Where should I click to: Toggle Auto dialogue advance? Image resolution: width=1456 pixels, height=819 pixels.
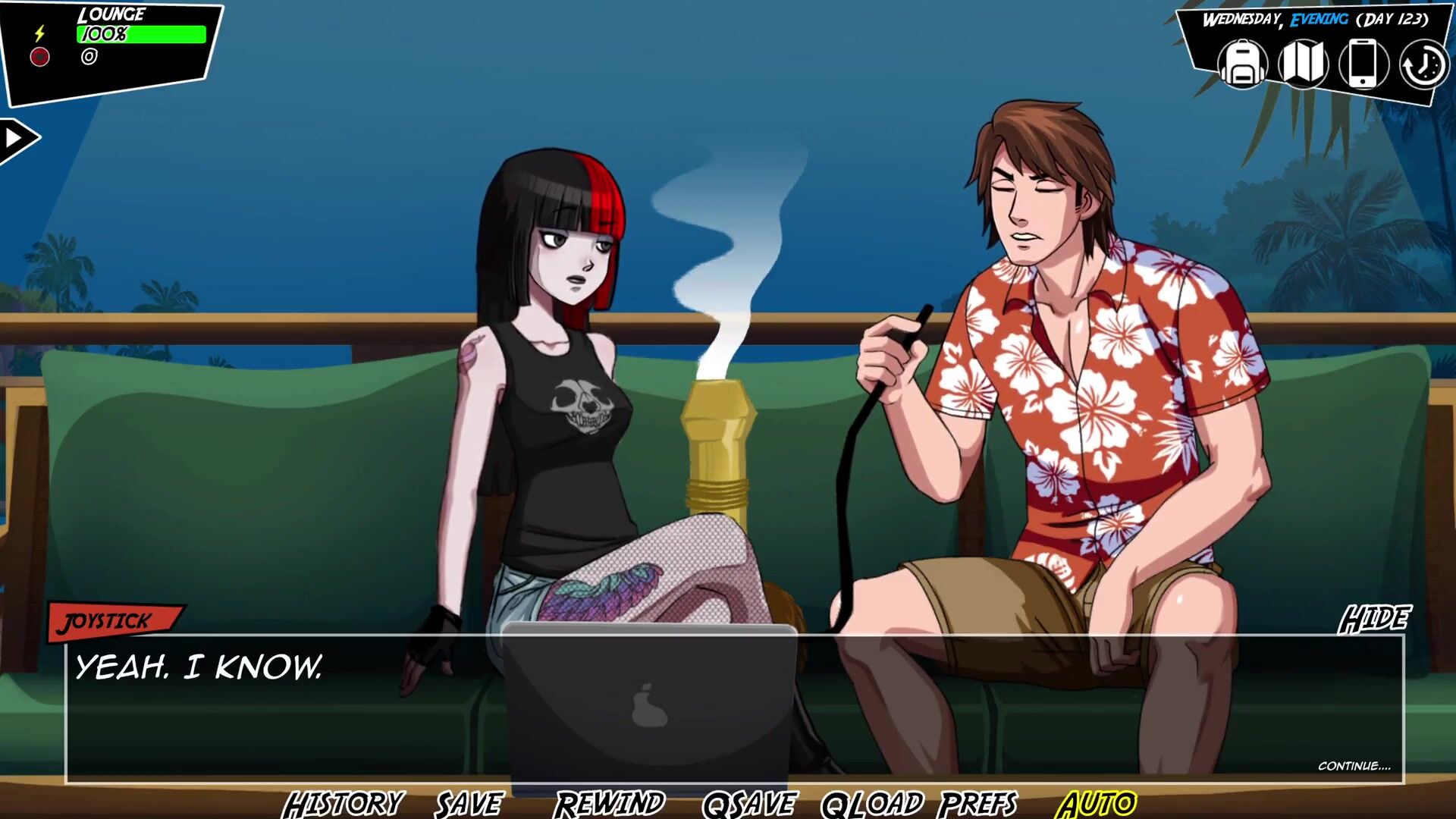tap(1097, 802)
